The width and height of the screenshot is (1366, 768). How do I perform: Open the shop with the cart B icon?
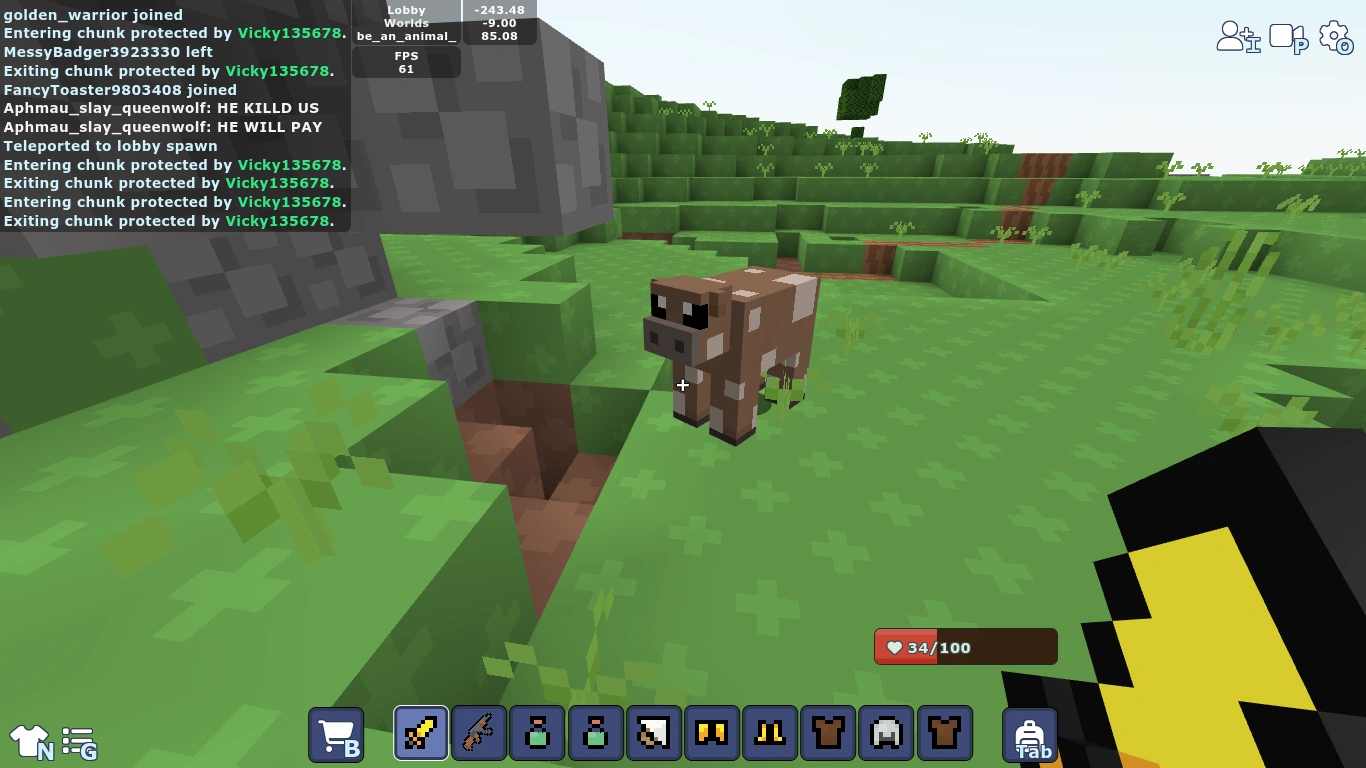pyautogui.click(x=336, y=733)
